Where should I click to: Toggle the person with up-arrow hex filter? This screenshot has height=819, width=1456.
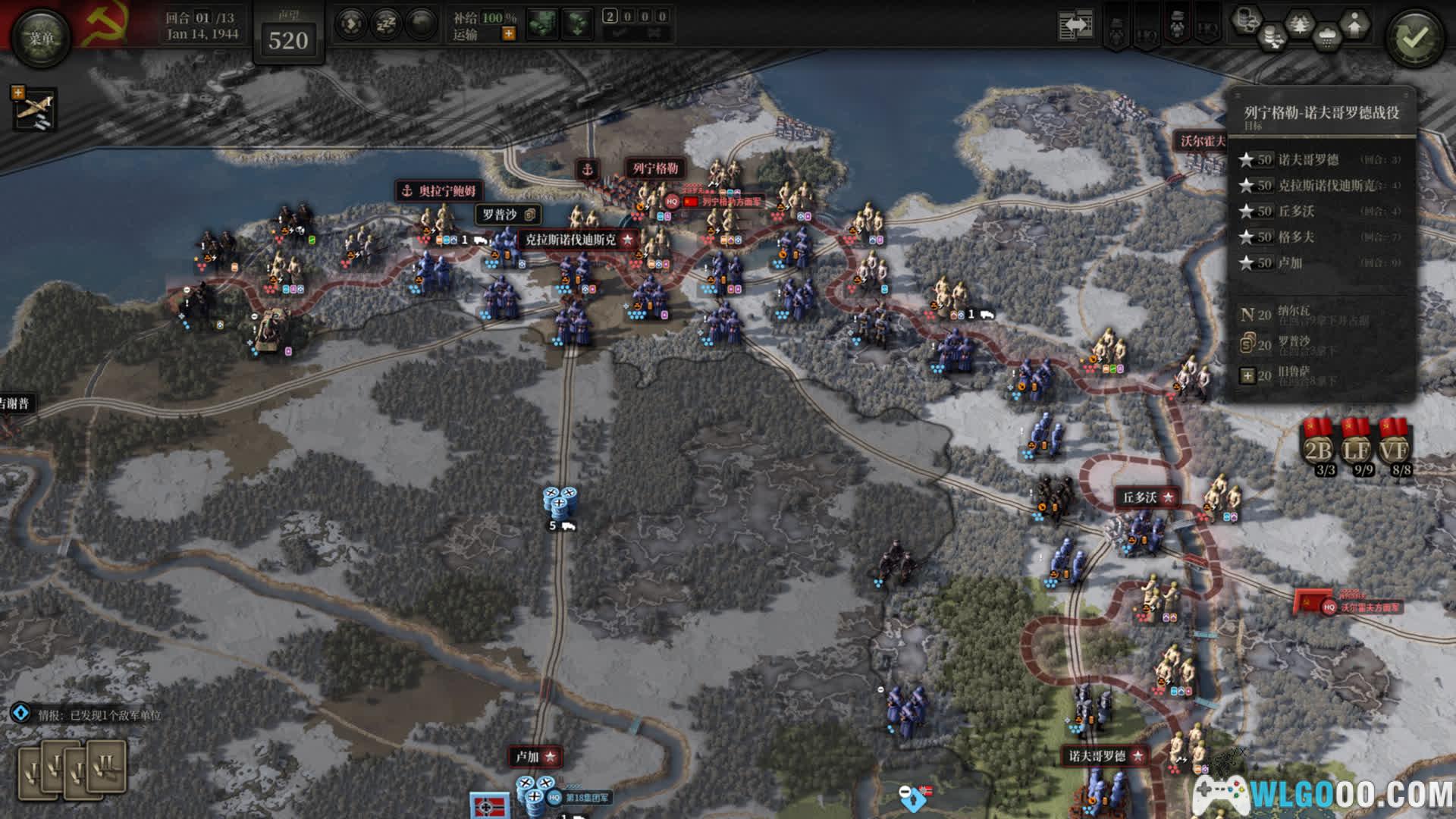click(x=1354, y=25)
